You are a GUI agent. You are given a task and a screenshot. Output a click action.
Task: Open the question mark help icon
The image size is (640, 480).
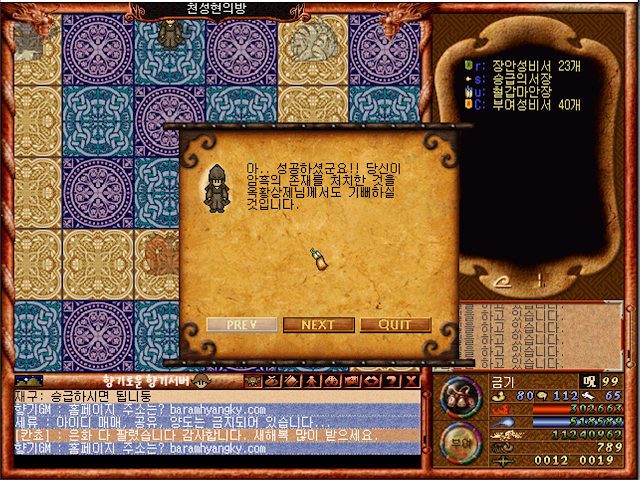[392, 381]
